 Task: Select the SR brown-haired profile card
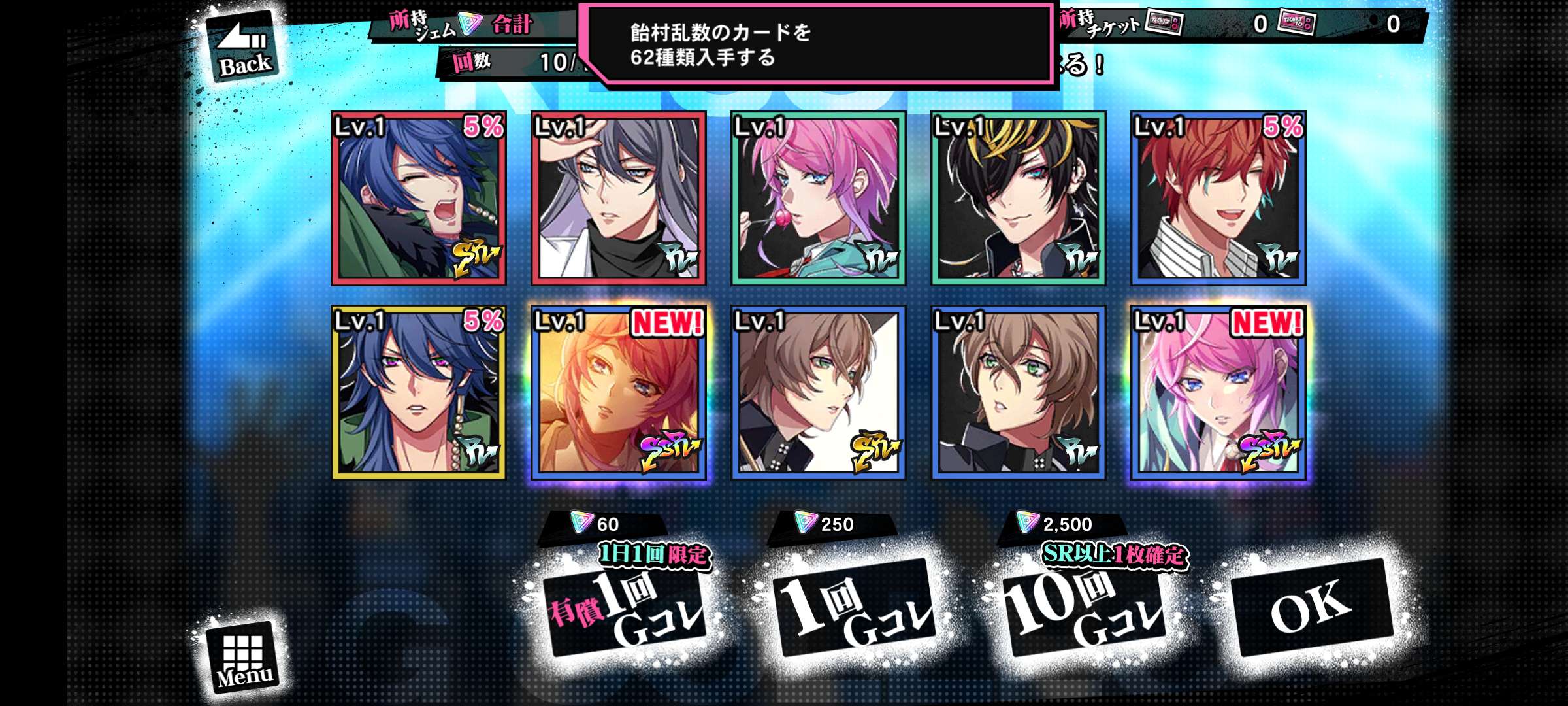(x=818, y=392)
